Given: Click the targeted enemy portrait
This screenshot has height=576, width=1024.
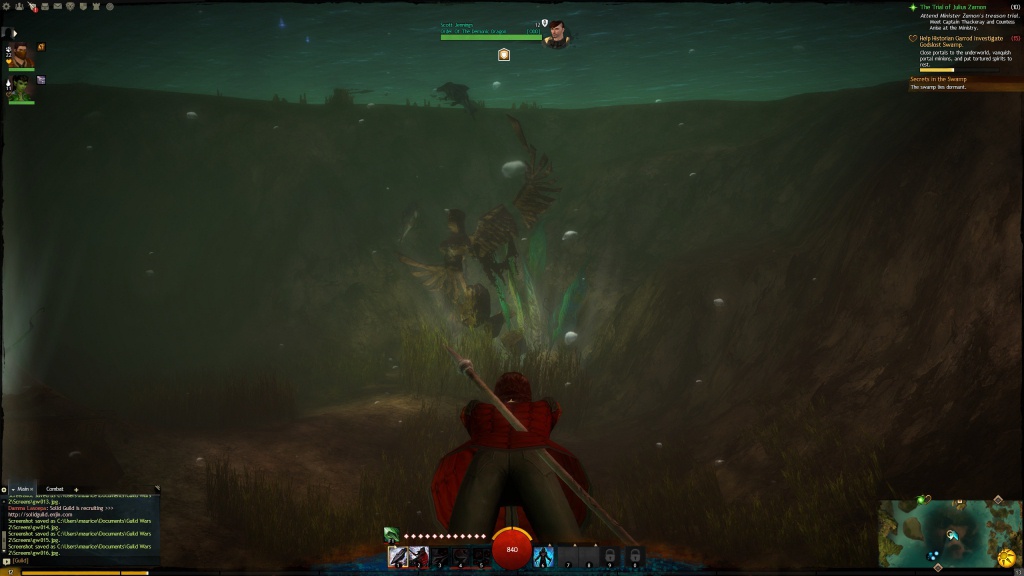Looking at the screenshot, I should tap(556, 35).
